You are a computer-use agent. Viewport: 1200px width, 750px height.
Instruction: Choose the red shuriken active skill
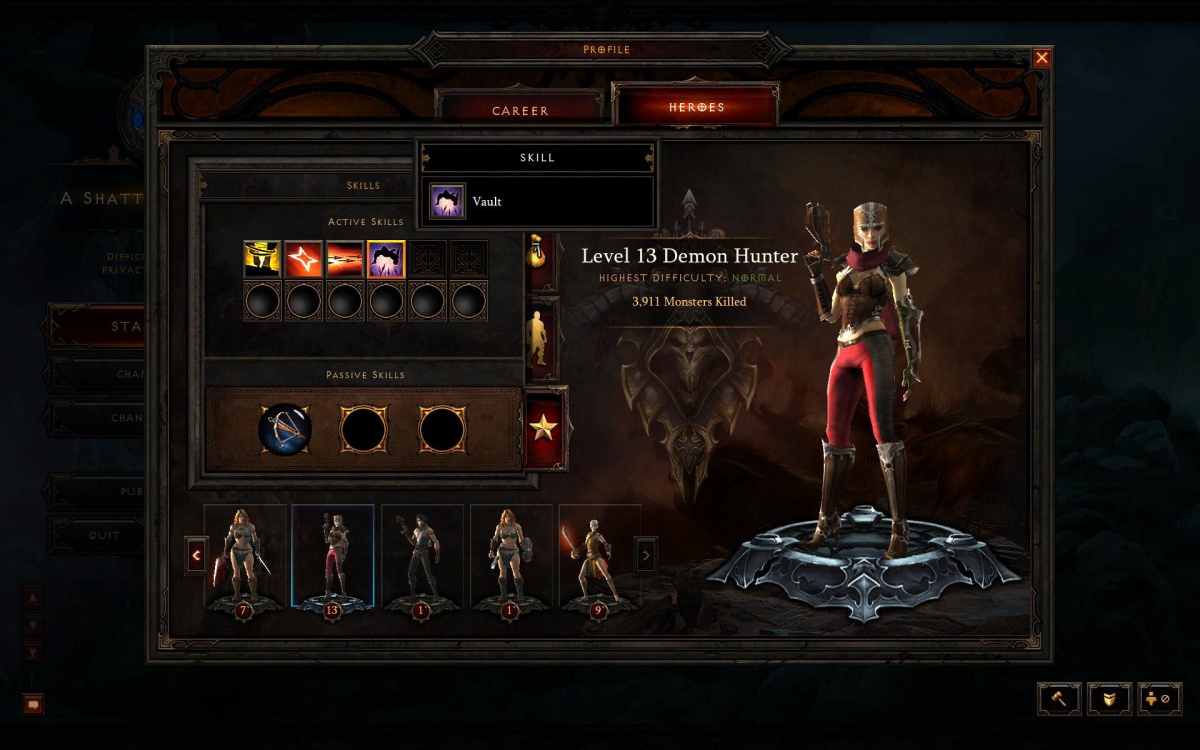(x=303, y=259)
